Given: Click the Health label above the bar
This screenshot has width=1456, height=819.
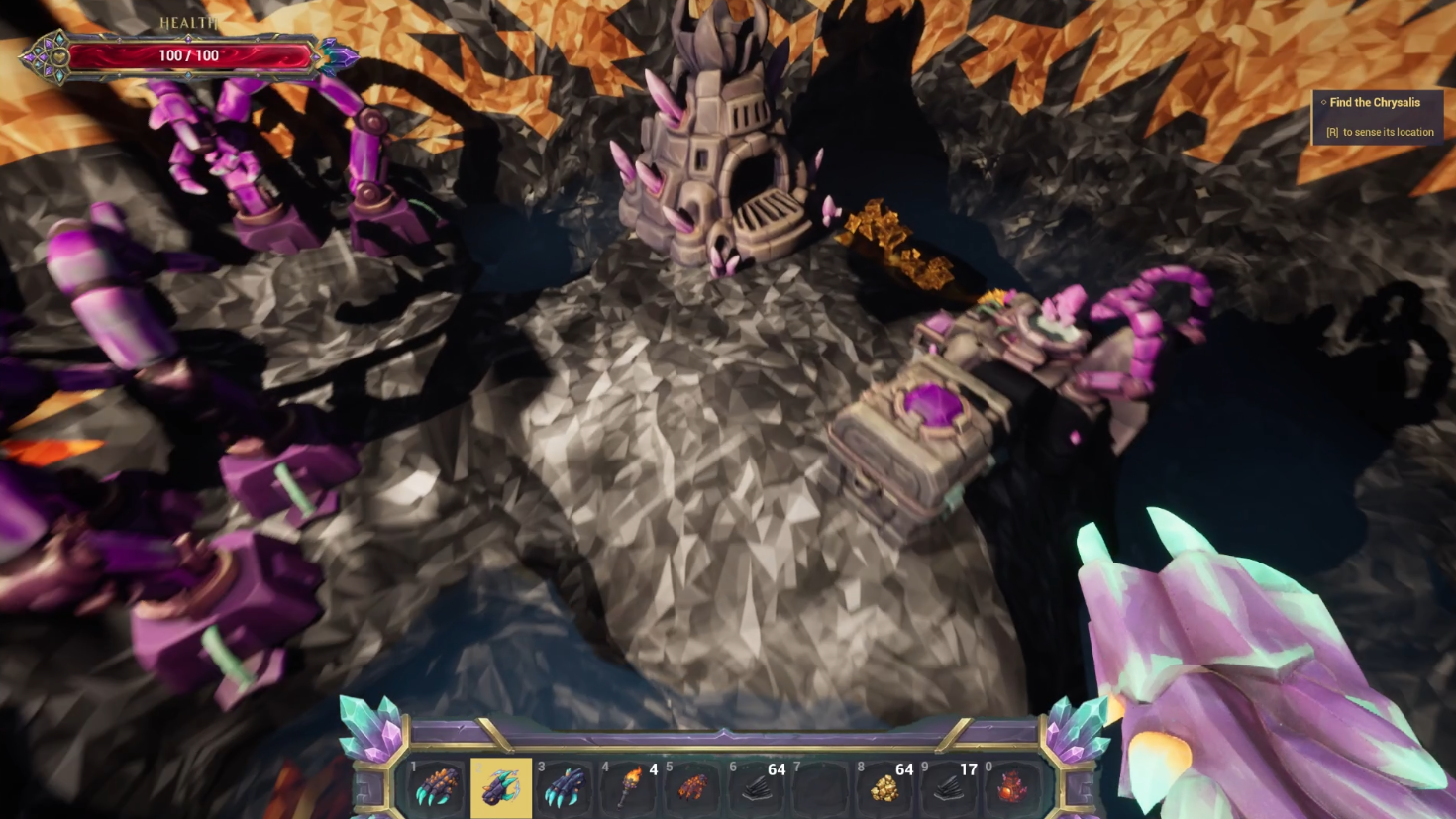Looking at the screenshot, I should (x=188, y=20).
